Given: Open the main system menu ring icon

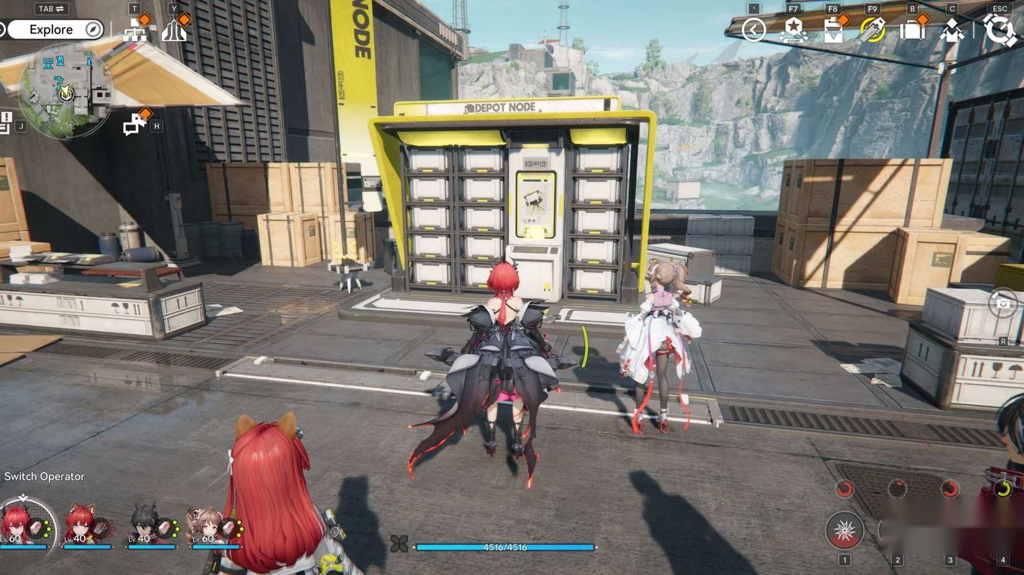Looking at the screenshot, I should [999, 30].
